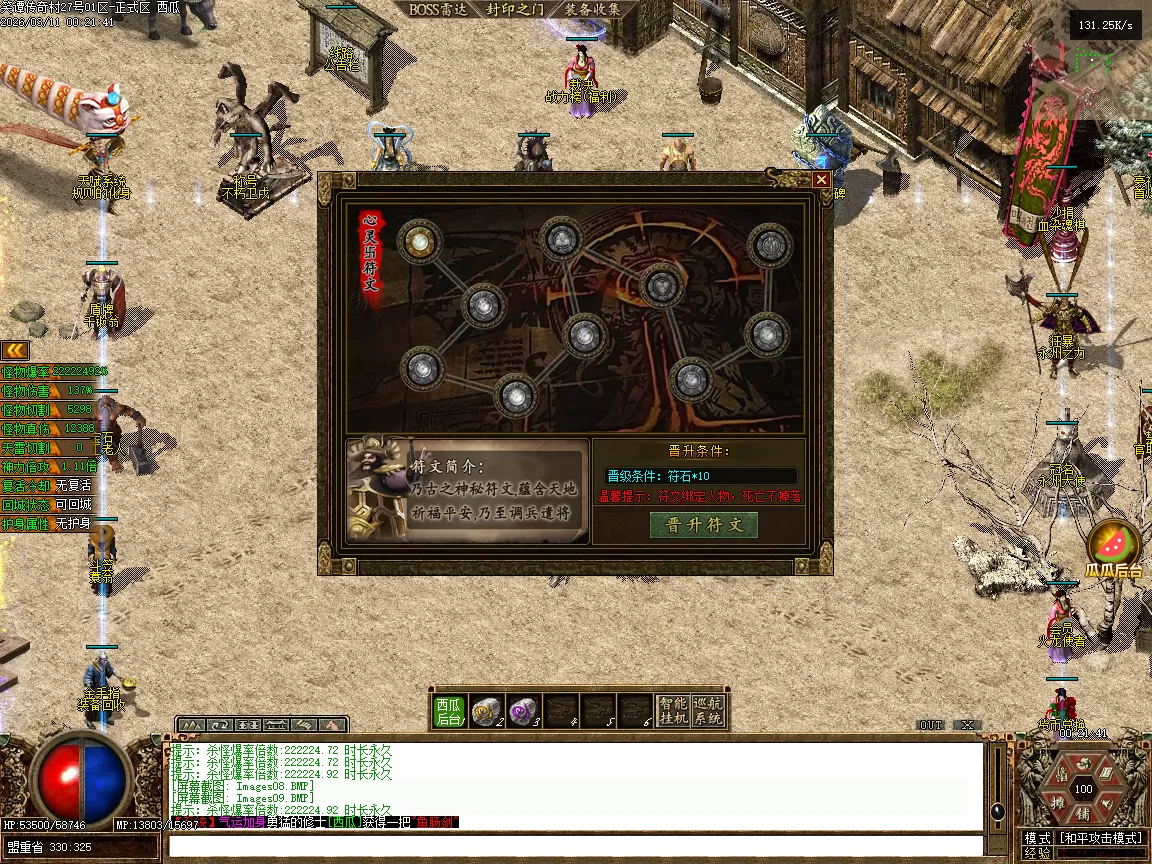Collapse the stats panel with the arrow button
Image resolution: width=1152 pixels, height=864 pixels.
14,349
